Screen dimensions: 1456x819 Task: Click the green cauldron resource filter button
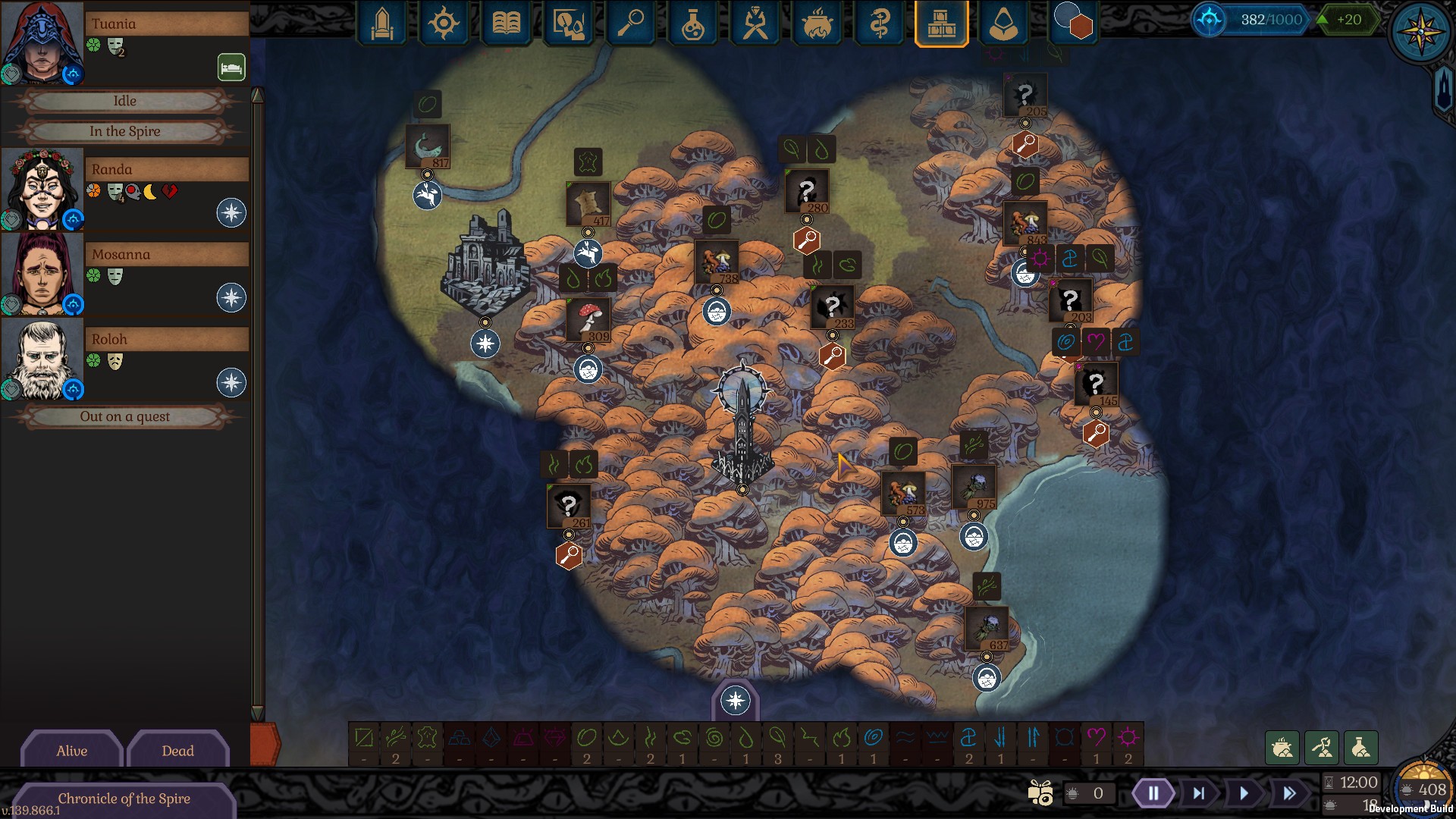(x=1282, y=748)
